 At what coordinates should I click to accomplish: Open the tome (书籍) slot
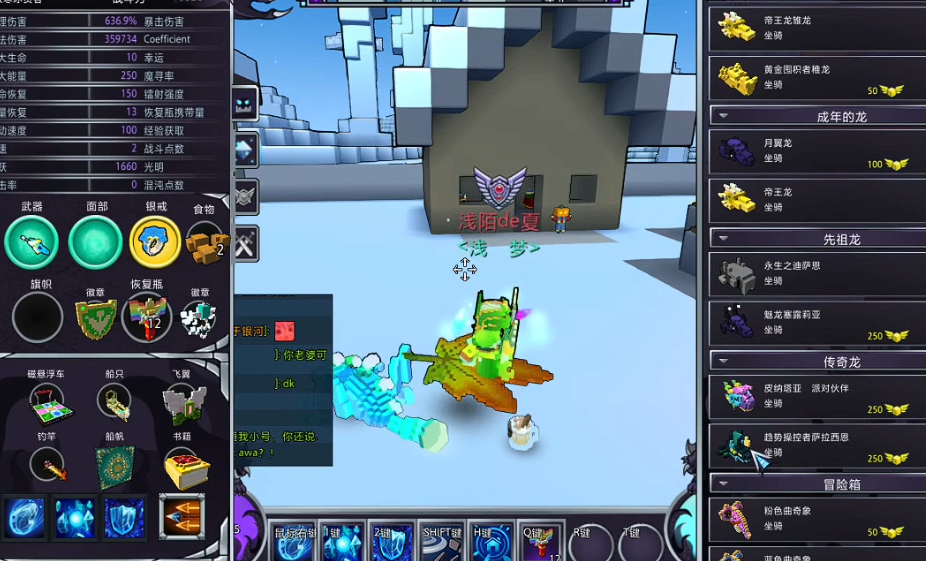pyautogui.click(x=183, y=466)
